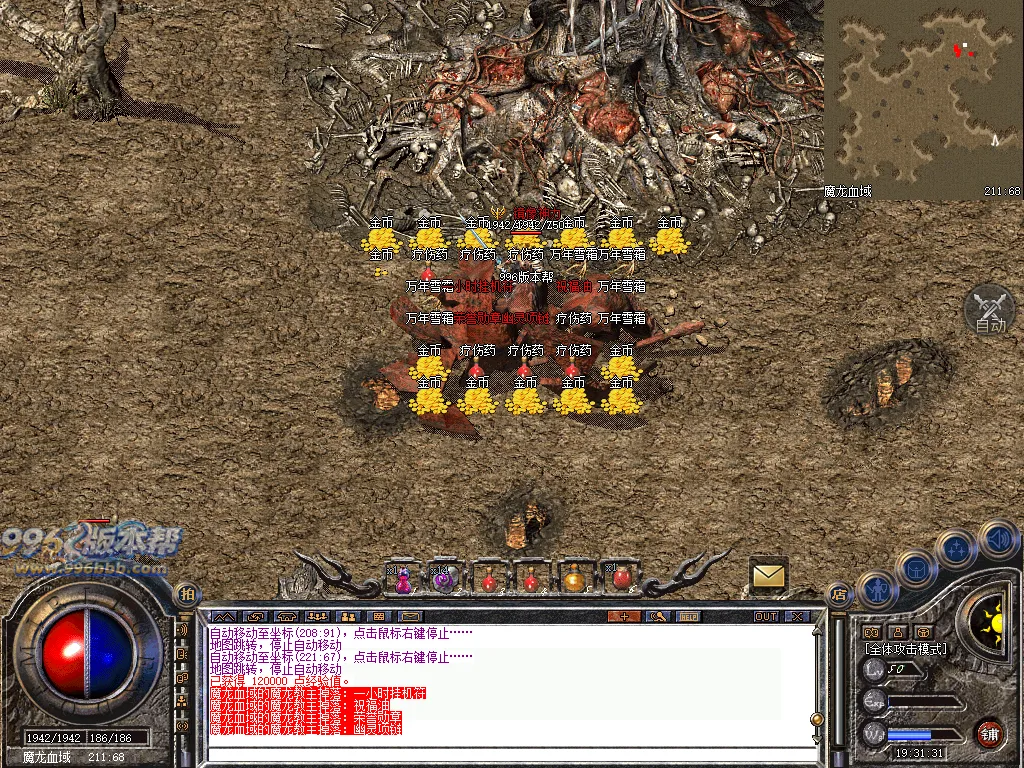Viewport: 1024px width, 768px height.
Task: Click the magnifier search button above chat
Action: (657, 616)
